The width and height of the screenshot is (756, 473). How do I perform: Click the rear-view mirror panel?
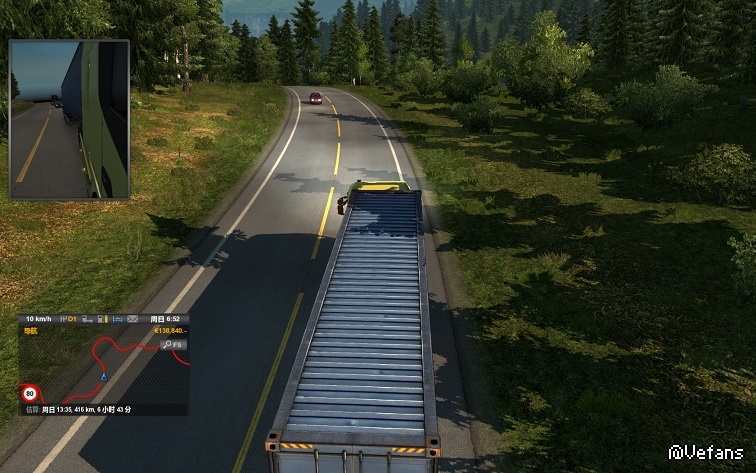click(x=69, y=119)
